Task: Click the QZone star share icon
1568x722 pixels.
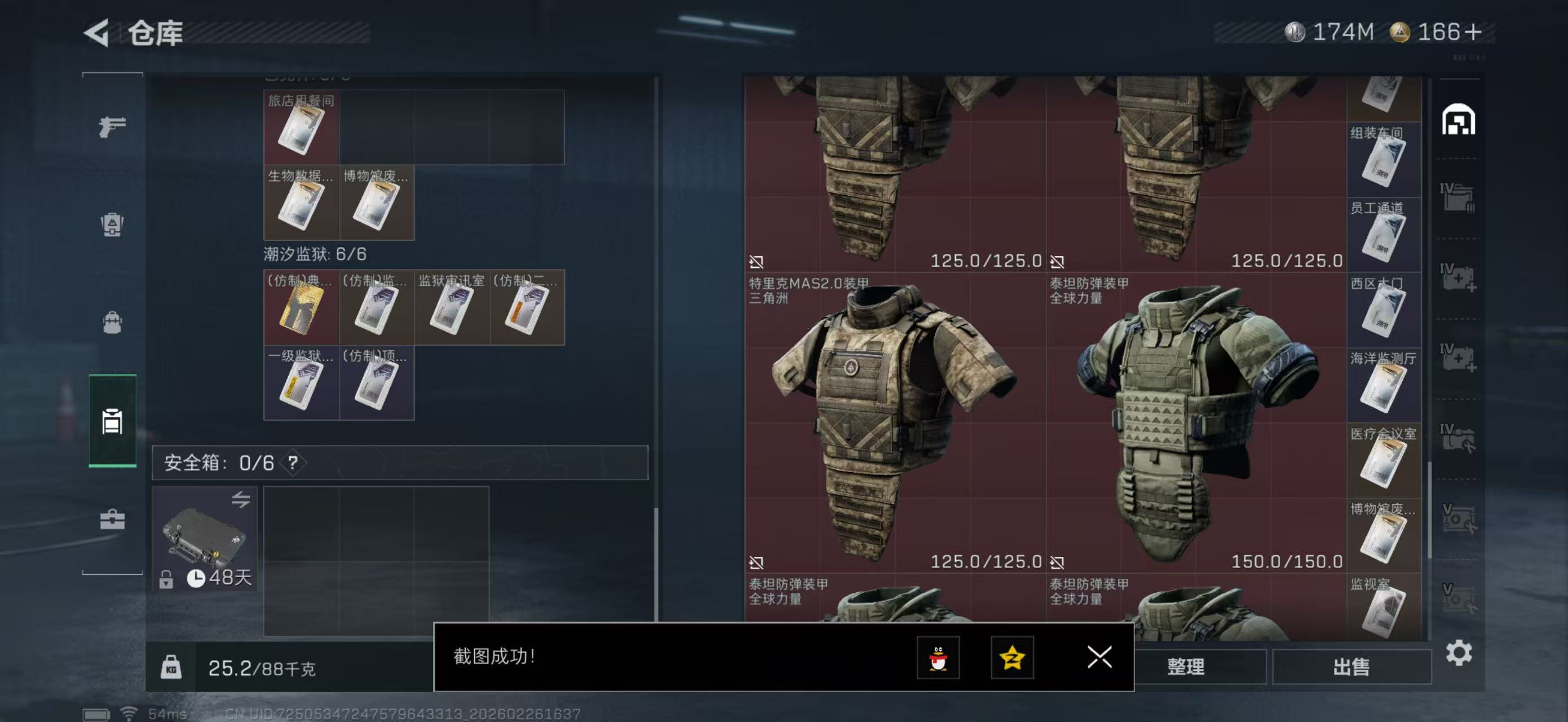Action: tap(1014, 658)
